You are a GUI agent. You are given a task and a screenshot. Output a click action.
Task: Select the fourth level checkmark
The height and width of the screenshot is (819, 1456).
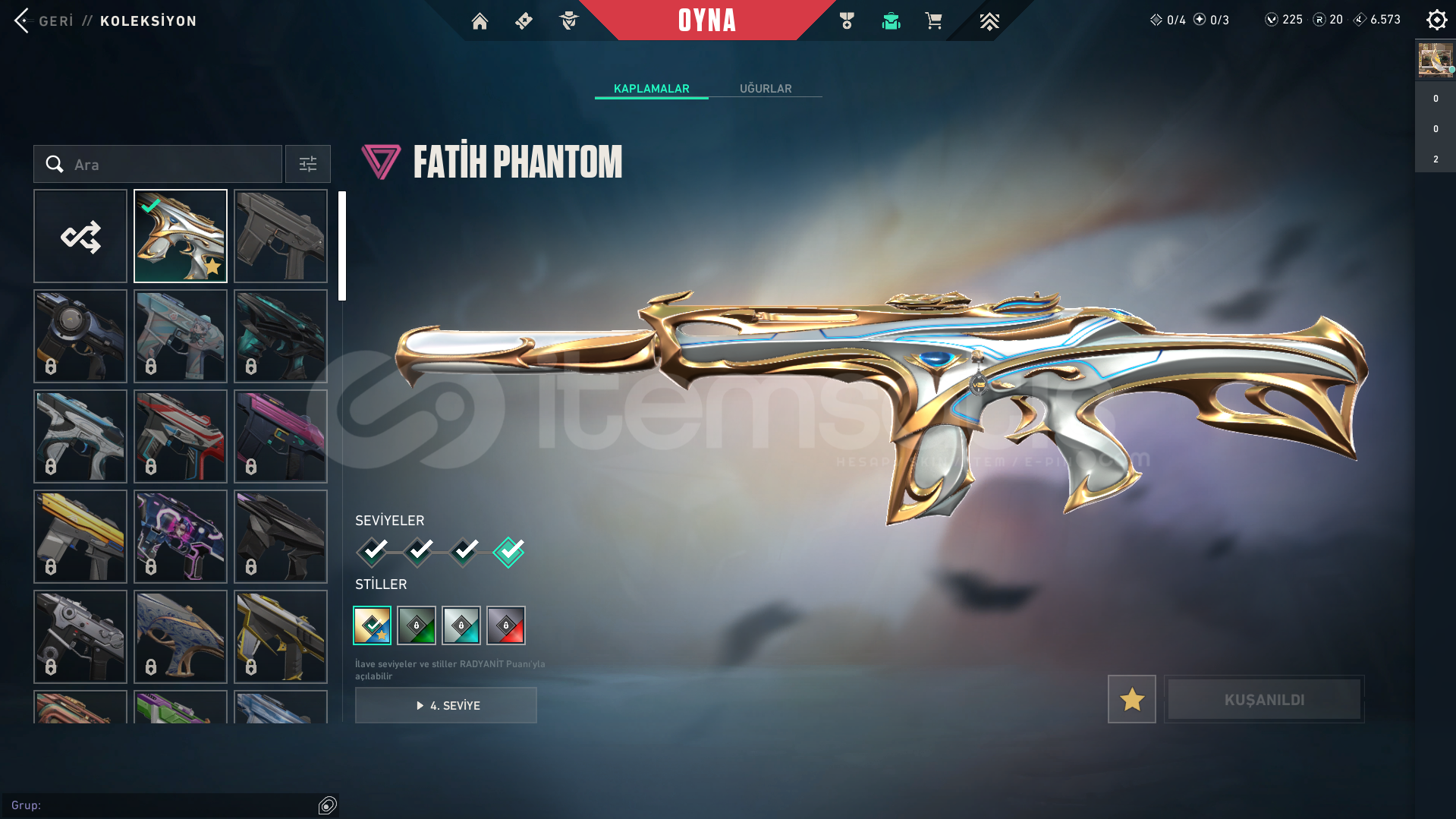(x=508, y=552)
